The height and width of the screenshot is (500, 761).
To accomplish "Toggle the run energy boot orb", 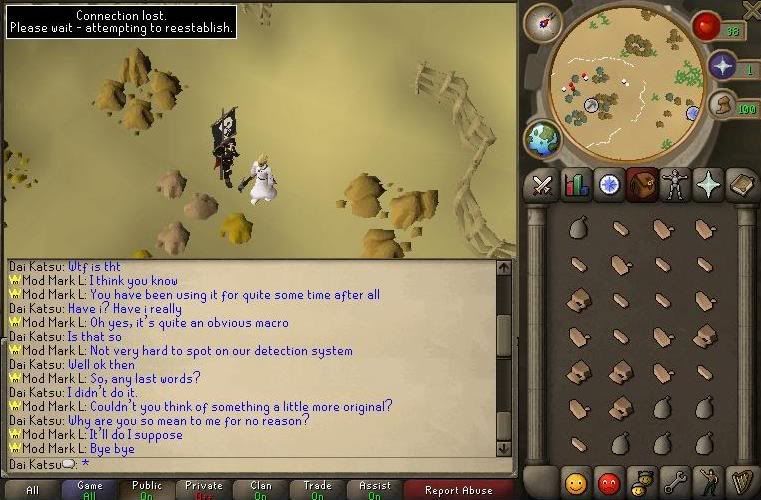I will click(x=722, y=105).
